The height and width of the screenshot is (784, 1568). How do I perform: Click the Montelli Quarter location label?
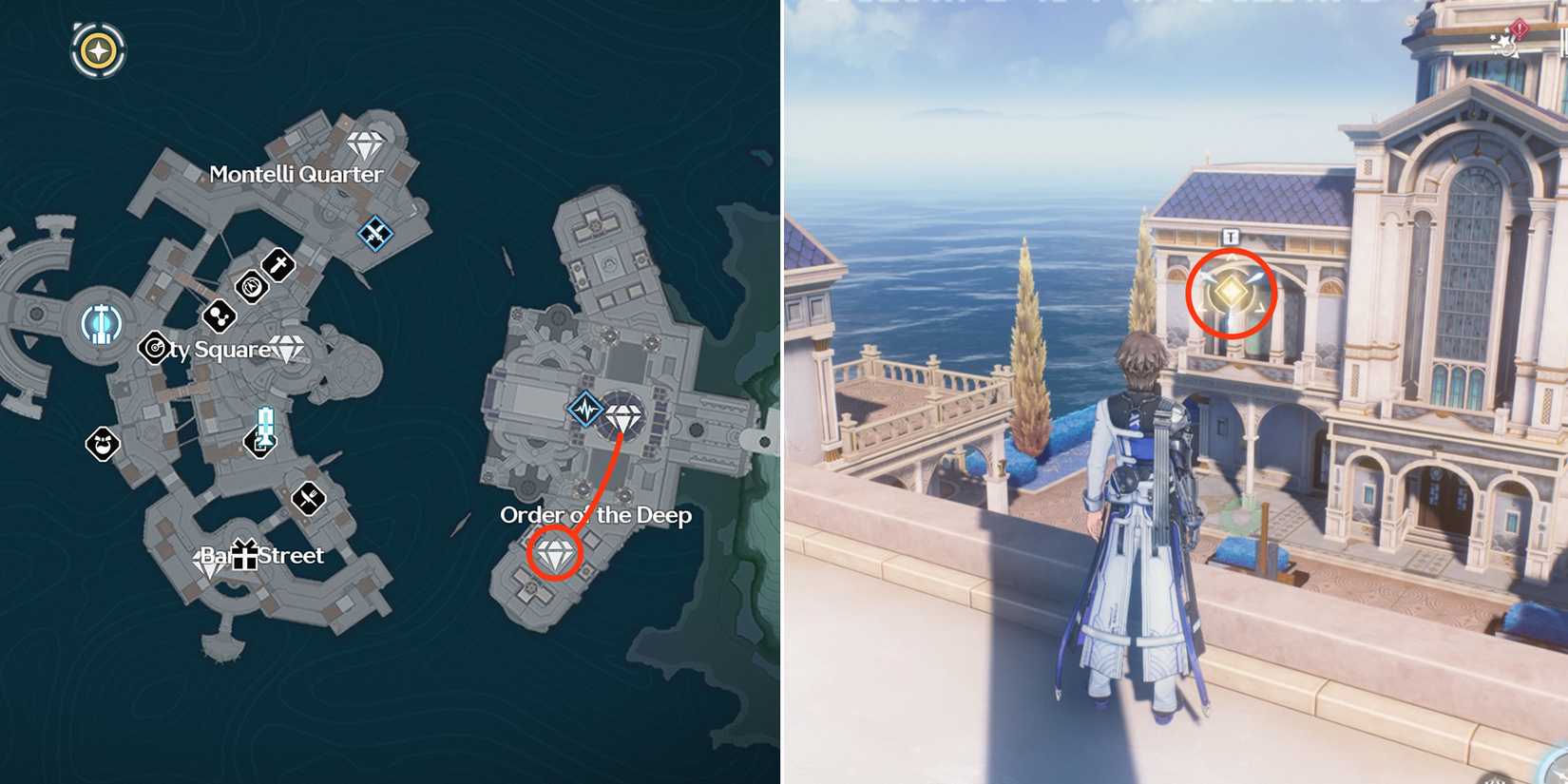[296, 175]
